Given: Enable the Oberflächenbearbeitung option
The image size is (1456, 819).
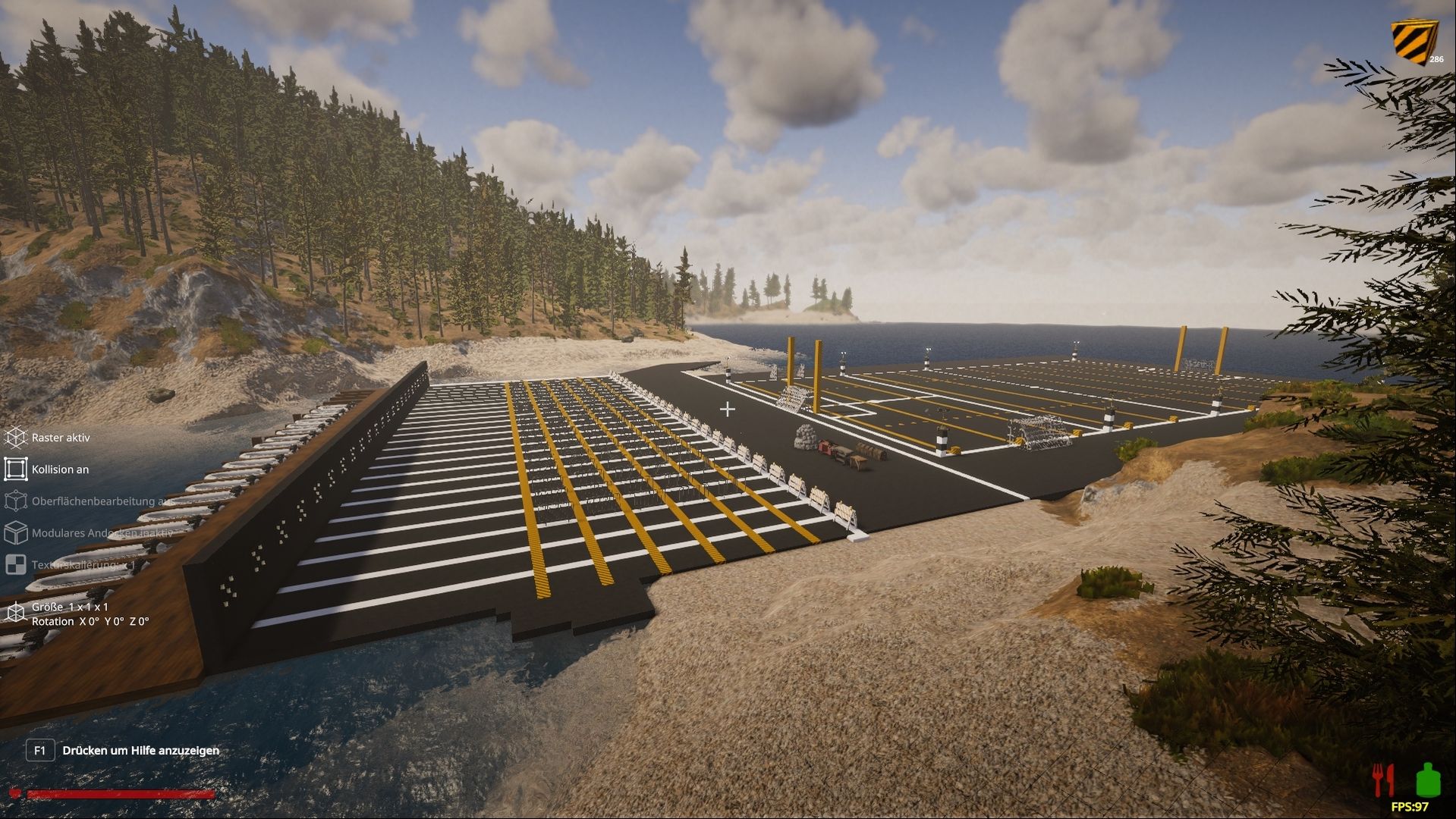Looking at the screenshot, I should [16, 501].
